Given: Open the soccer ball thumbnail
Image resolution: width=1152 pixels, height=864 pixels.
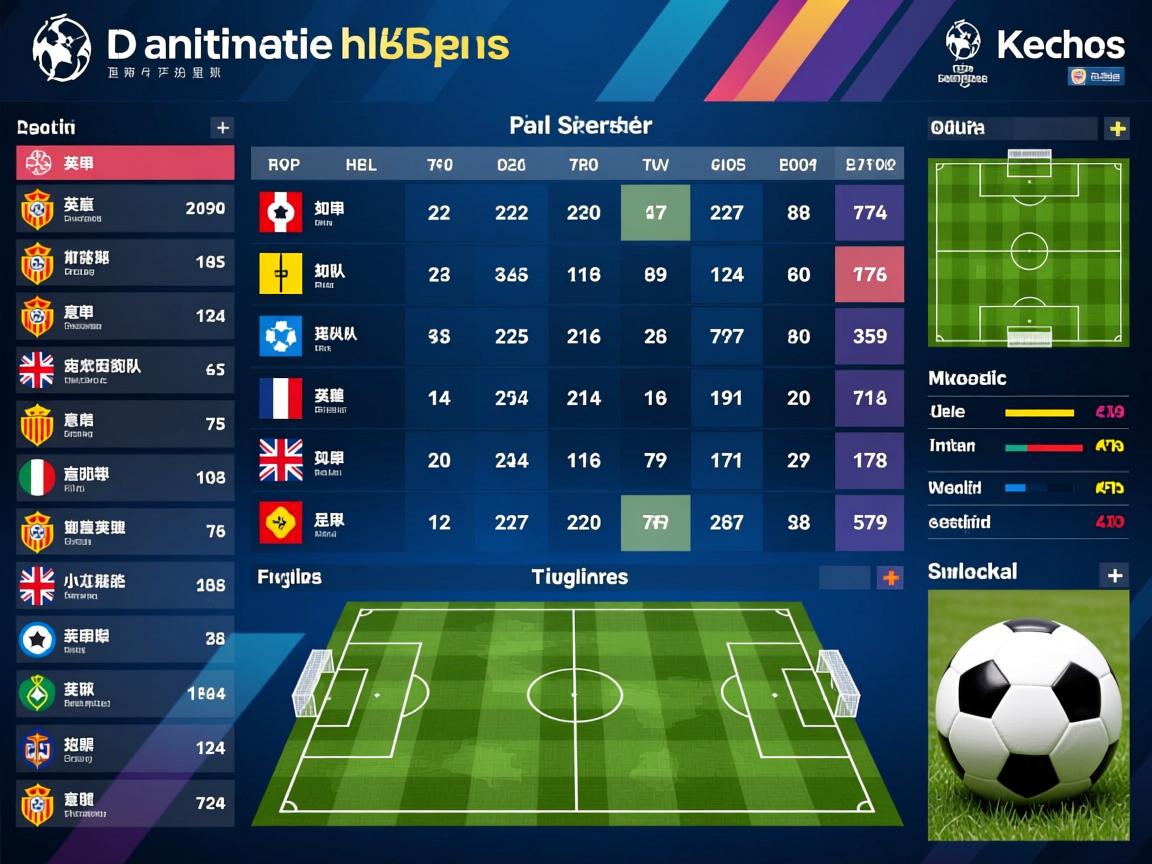Looking at the screenshot, I should 1028,714.
